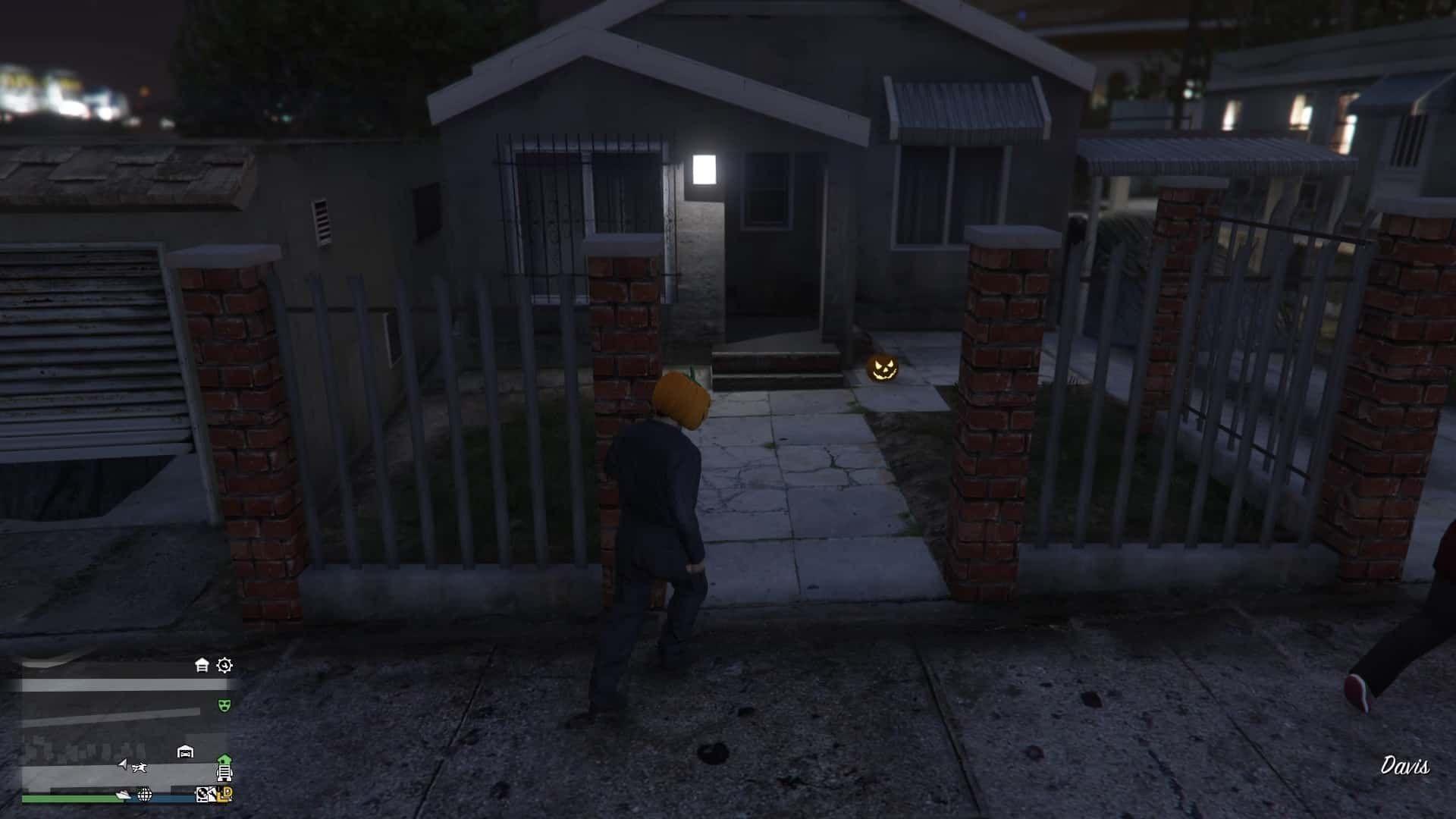Click the boat blip on the radar edge
Viewport: 1456px width, 819px height.
click(x=124, y=796)
